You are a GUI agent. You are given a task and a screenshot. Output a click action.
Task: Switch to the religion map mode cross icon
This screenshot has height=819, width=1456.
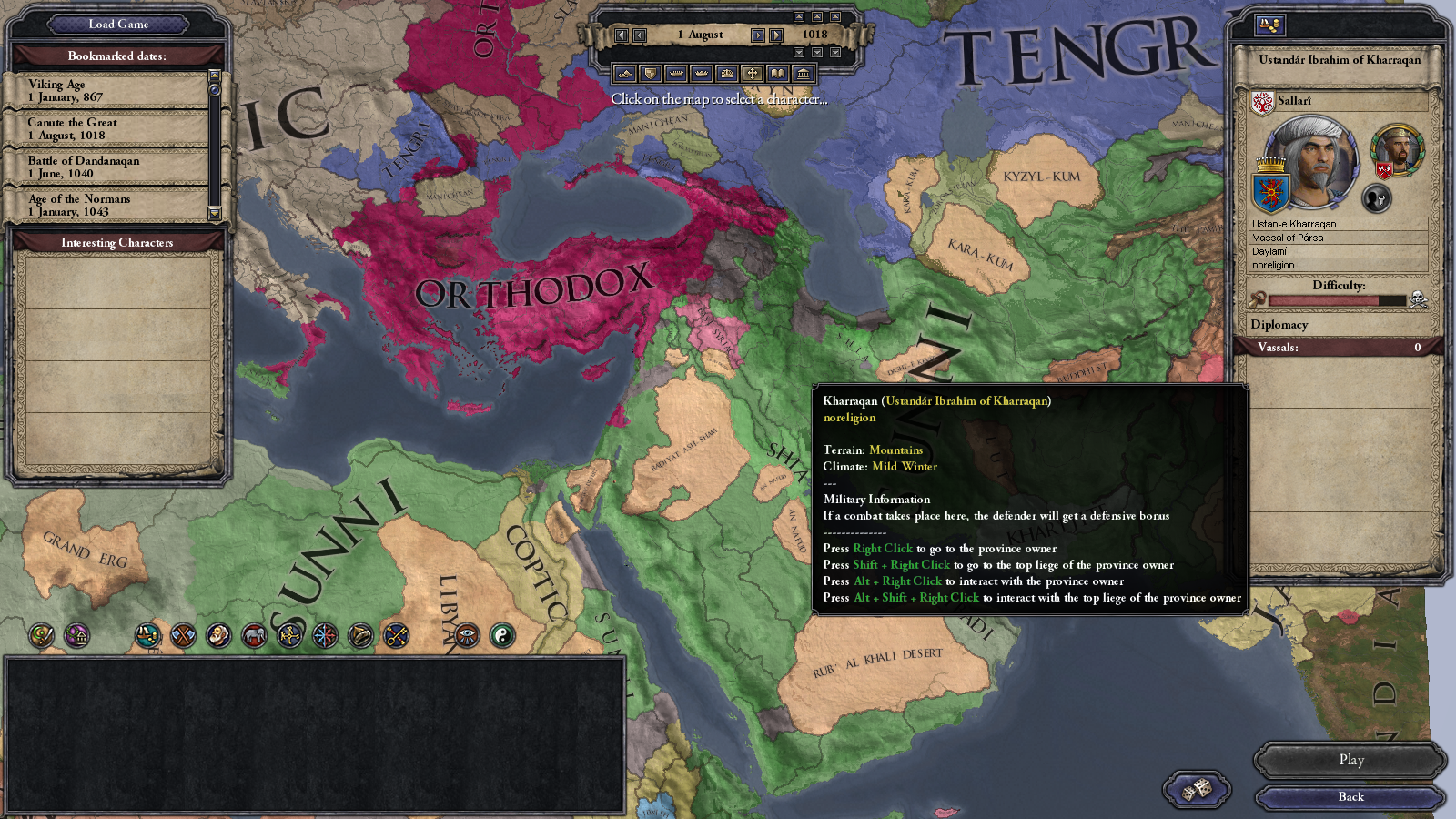pyautogui.click(x=753, y=72)
